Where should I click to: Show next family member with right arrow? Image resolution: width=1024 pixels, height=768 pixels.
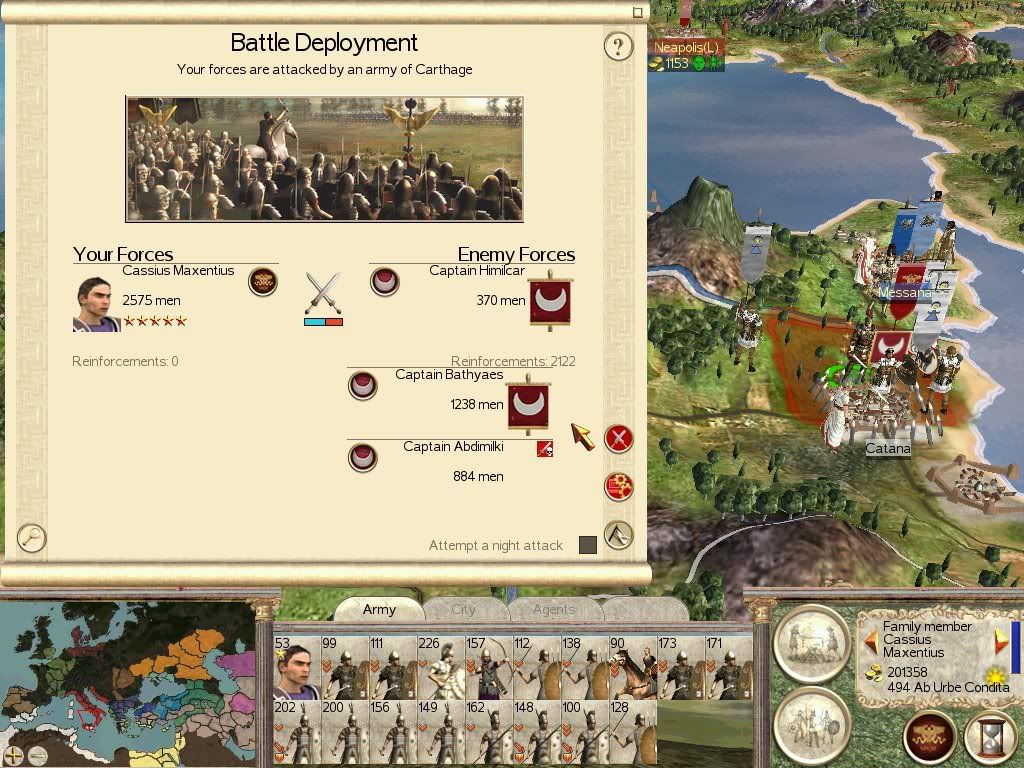pos(1000,641)
